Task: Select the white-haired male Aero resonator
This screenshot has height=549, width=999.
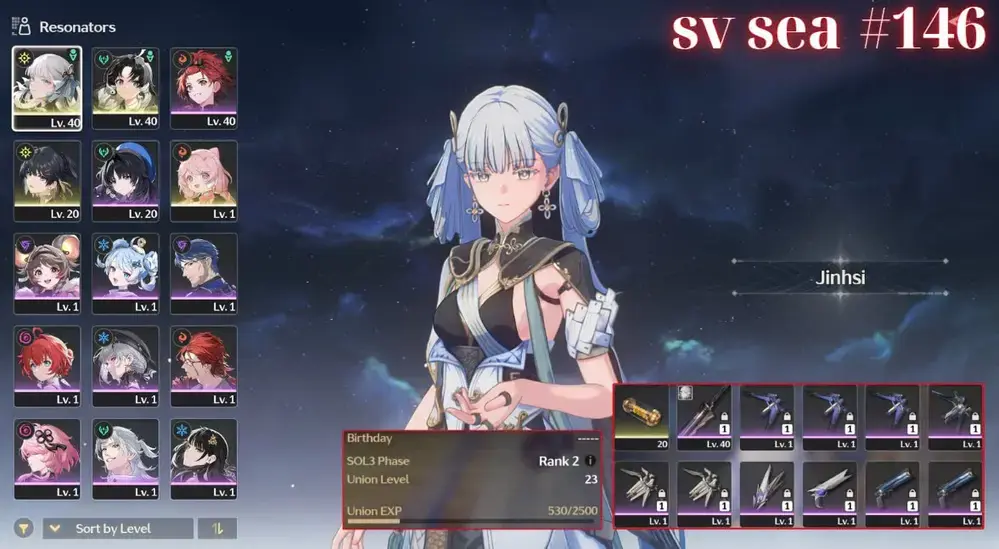Action: point(126,458)
